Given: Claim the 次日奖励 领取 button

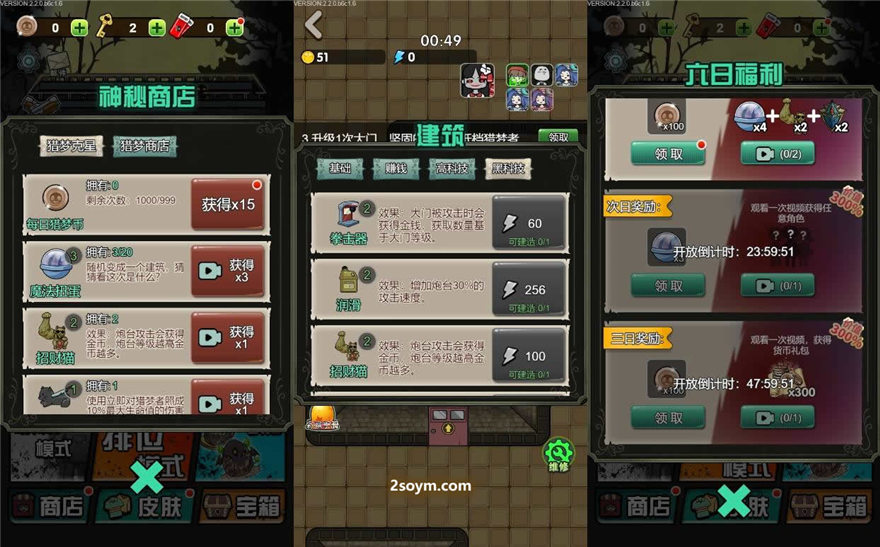Looking at the screenshot, I should click(x=667, y=286).
